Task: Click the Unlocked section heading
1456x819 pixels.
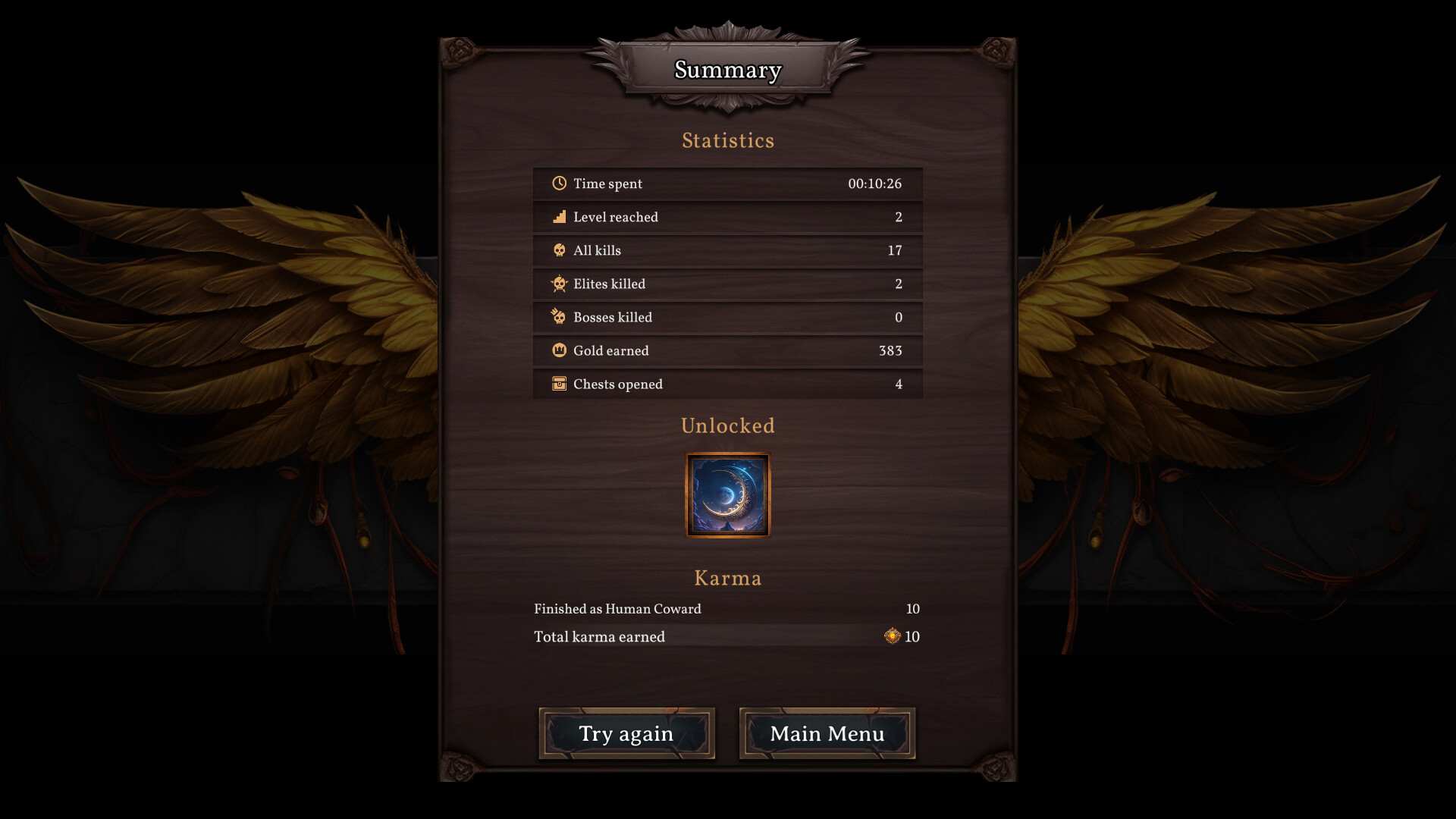Action: [727, 425]
